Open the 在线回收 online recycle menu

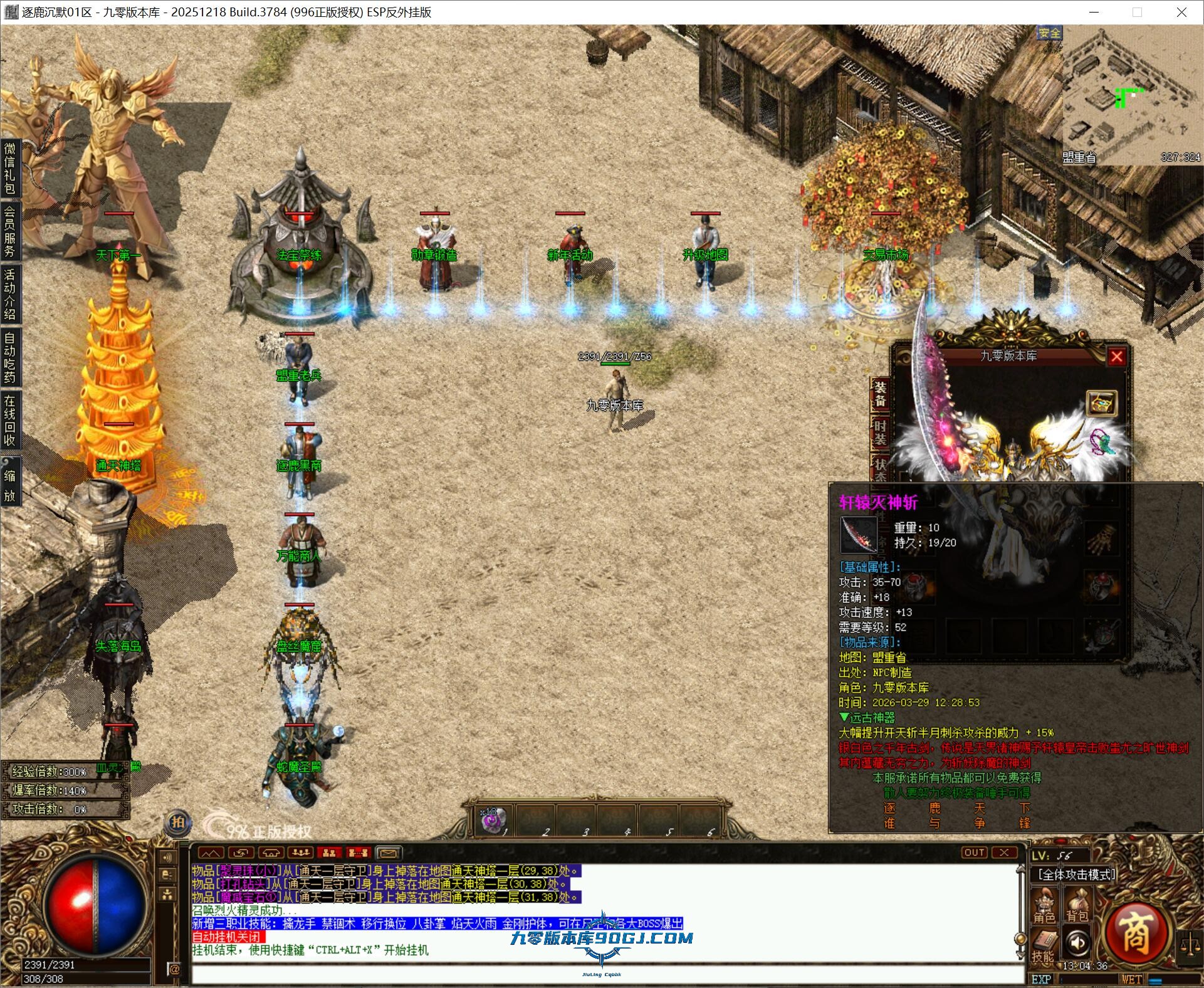pos(10,419)
